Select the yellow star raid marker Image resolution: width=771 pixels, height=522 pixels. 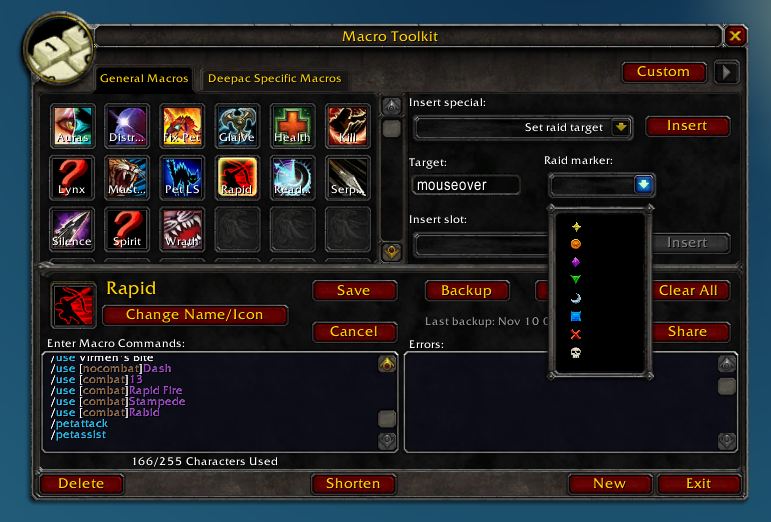click(x=575, y=227)
